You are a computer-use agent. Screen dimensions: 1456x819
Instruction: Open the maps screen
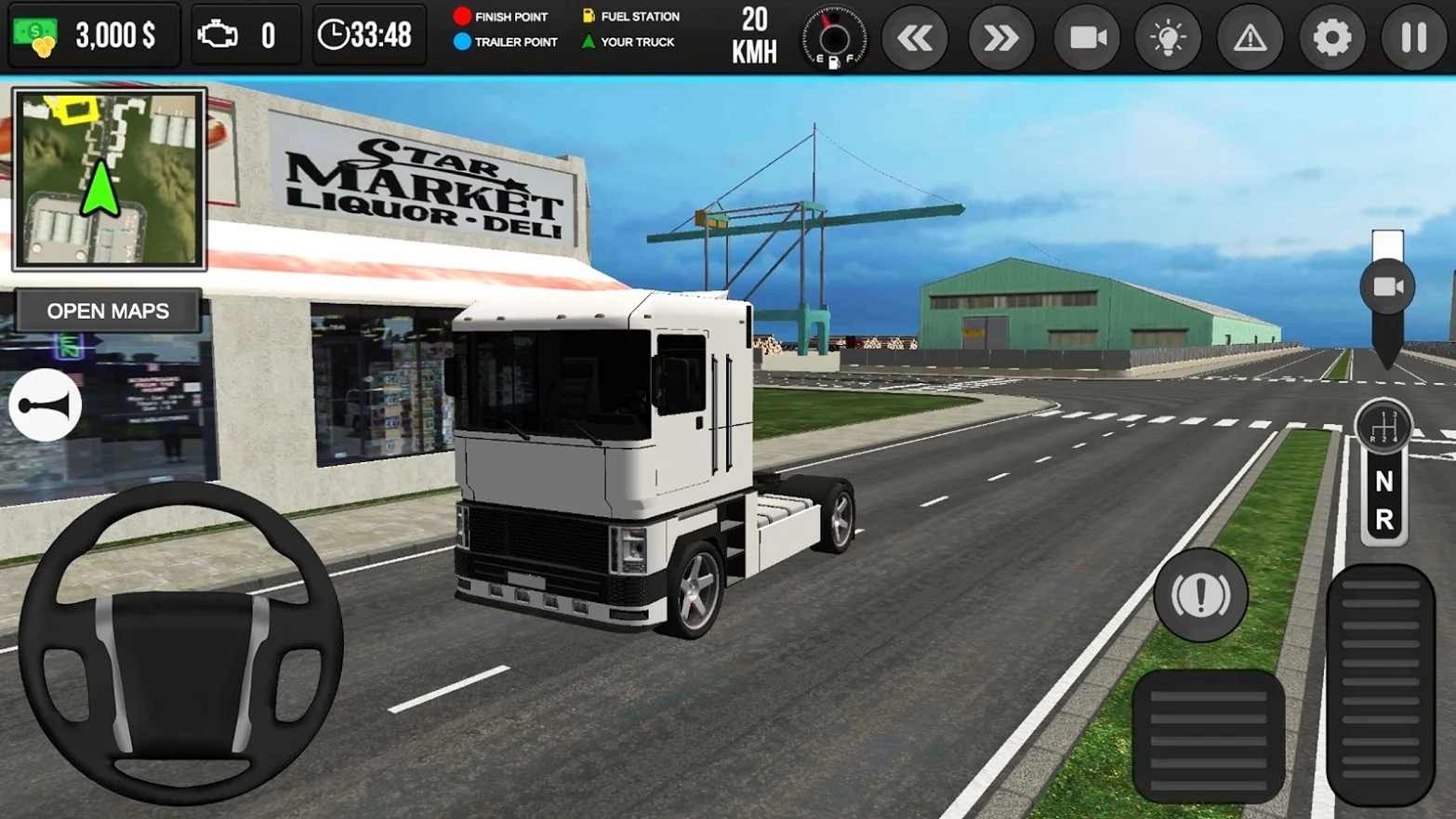(108, 311)
